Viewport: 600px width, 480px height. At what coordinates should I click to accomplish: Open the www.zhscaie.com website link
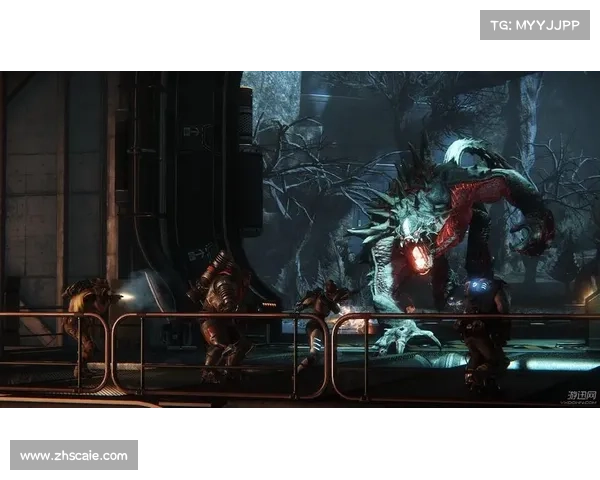pyautogui.click(x=75, y=456)
